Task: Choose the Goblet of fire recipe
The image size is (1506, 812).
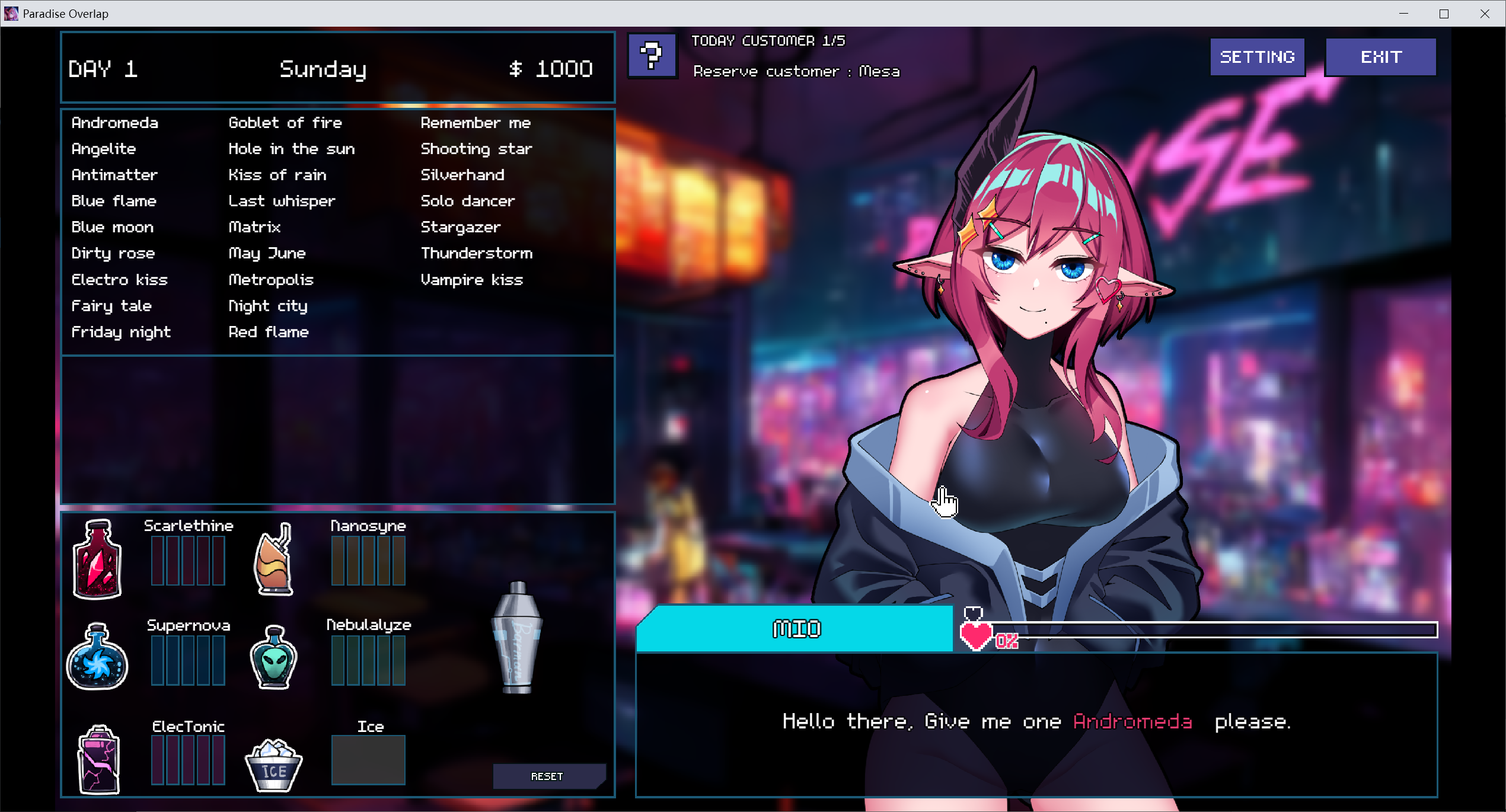Action: coord(285,123)
